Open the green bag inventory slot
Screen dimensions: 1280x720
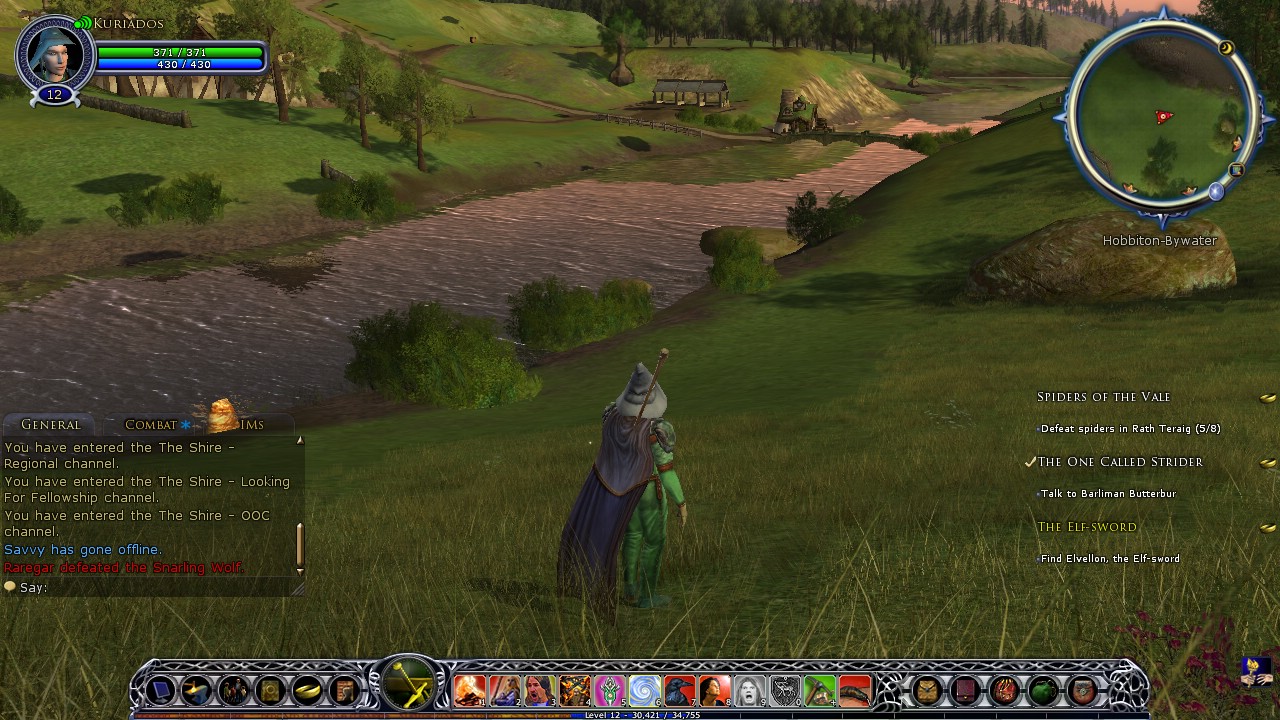pyautogui.click(x=1043, y=690)
